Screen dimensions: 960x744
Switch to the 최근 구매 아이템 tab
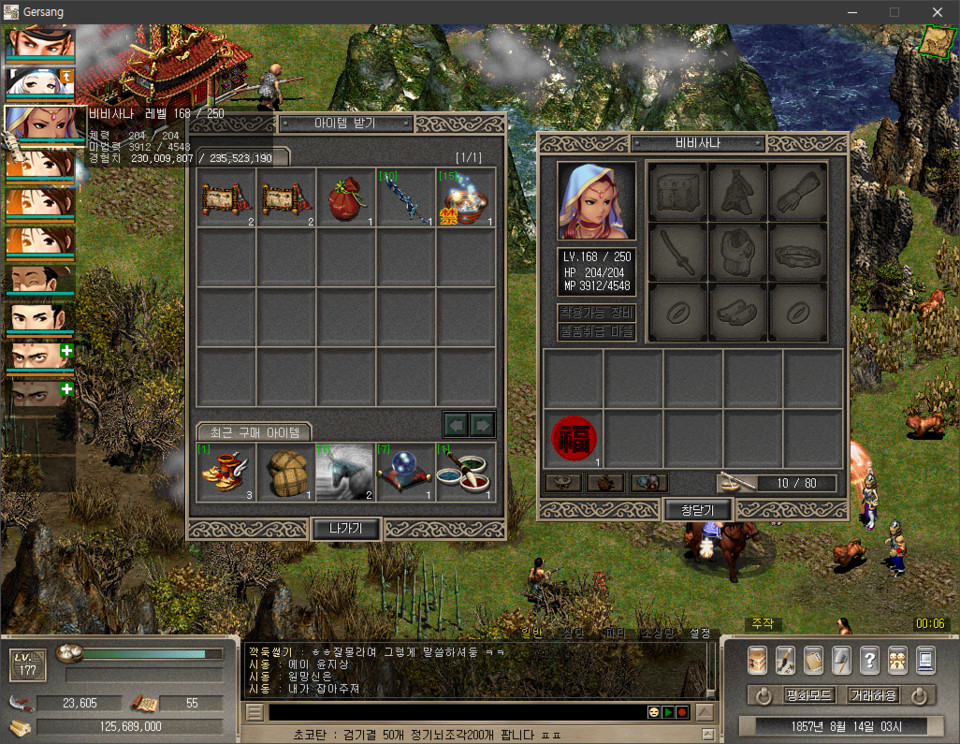[x=254, y=432]
